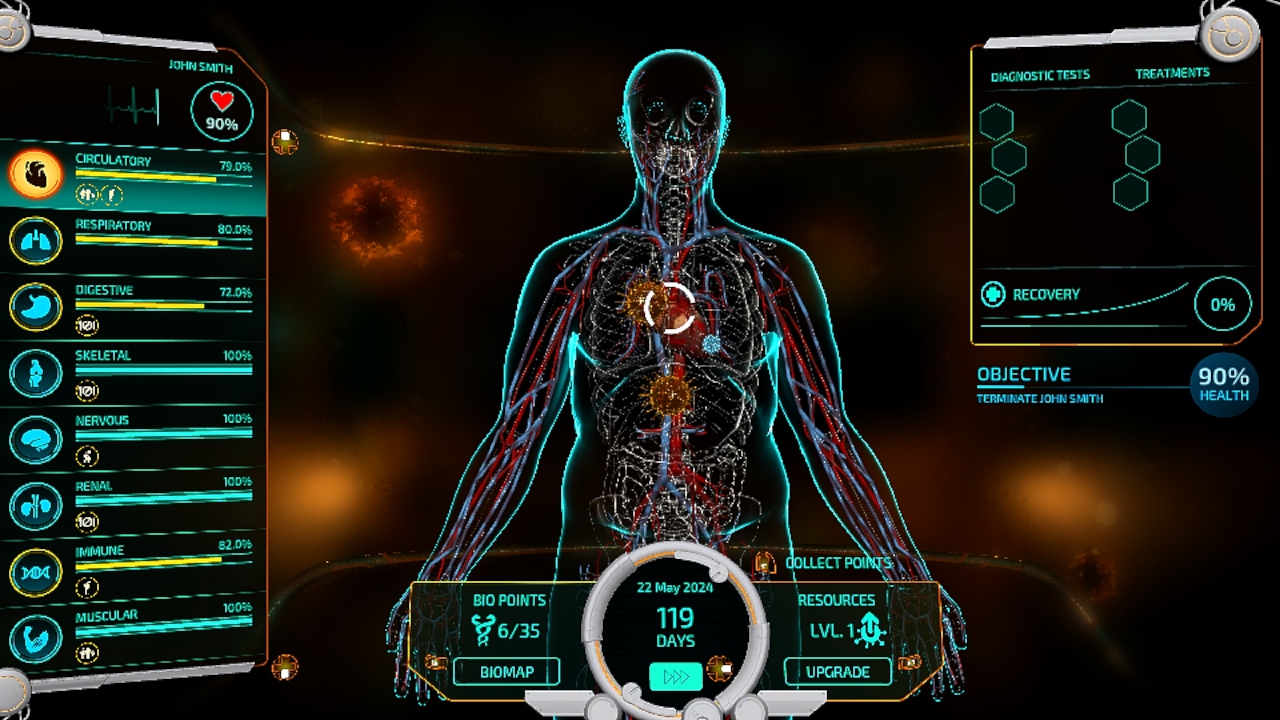The height and width of the screenshot is (720, 1280).
Task: Choose the Muscular system arm icon
Action: [x=36, y=638]
